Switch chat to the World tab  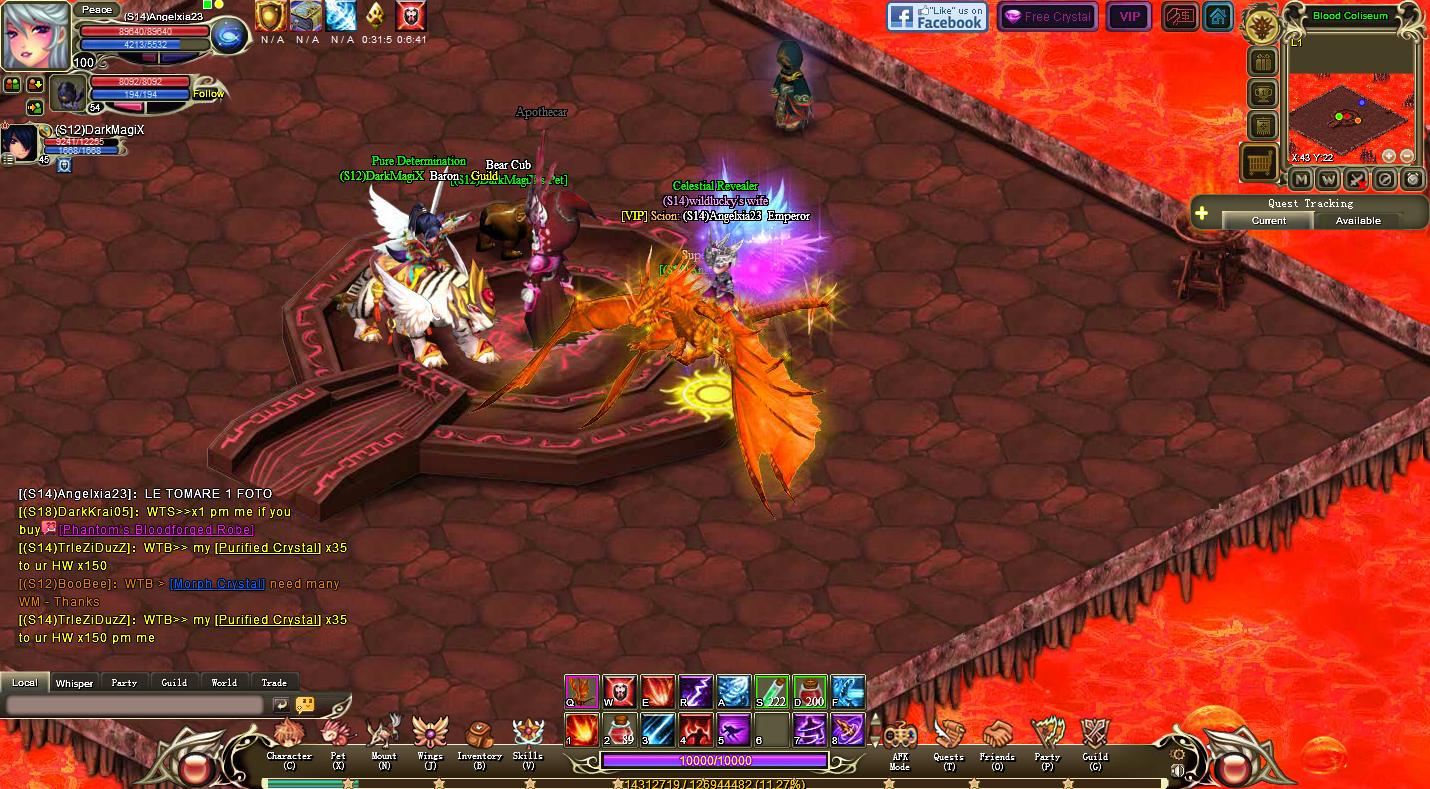tap(224, 682)
